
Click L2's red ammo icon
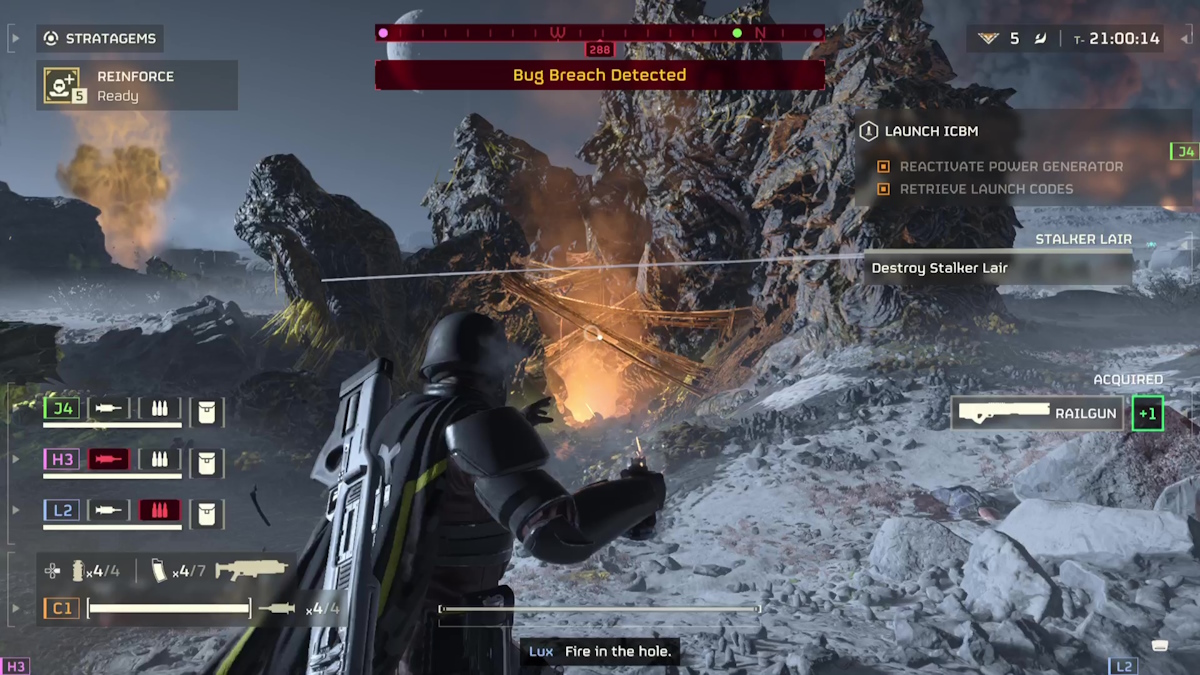[159, 510]
